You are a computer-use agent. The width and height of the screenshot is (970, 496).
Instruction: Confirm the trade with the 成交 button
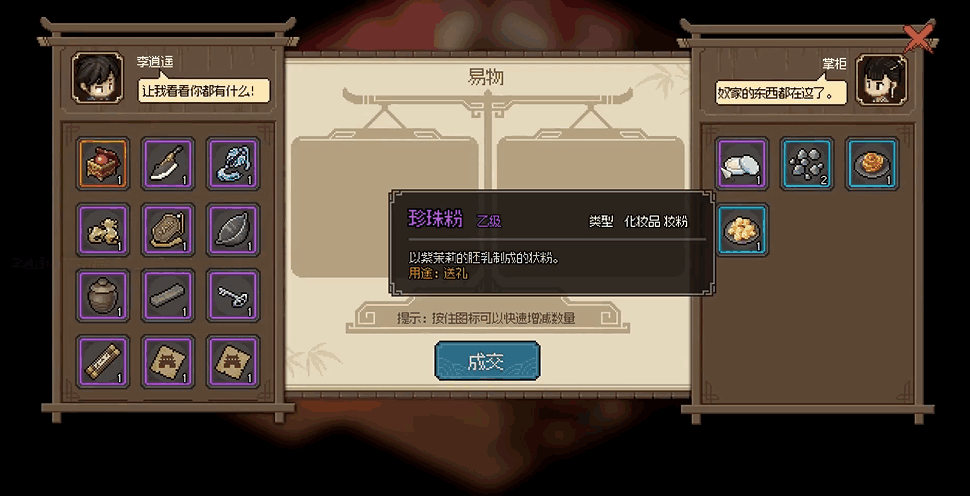(x=487, y=361)
